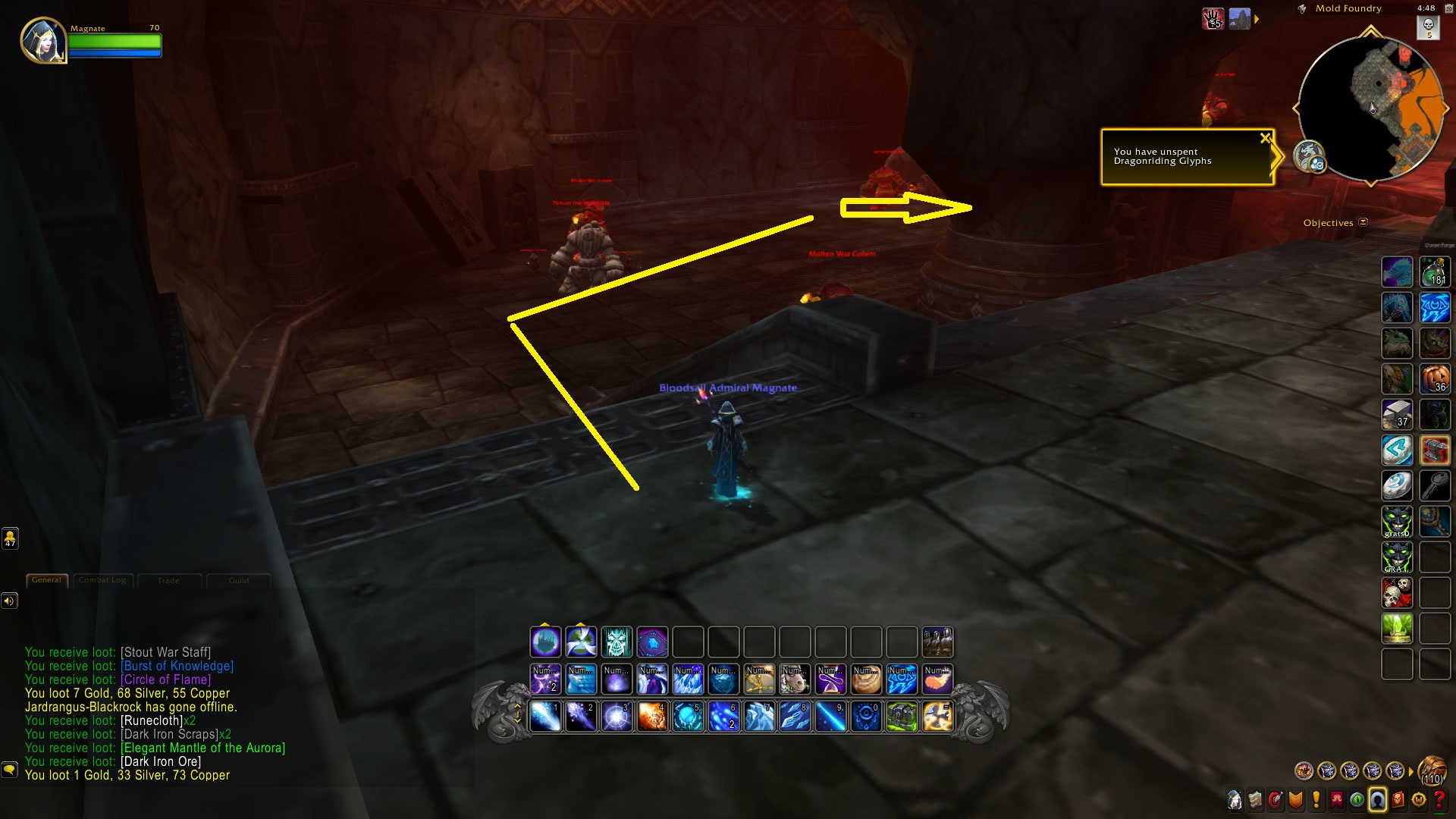Switch to the Combat Log chat tab
Screen dimensions: 1456x819
[102, 581]
